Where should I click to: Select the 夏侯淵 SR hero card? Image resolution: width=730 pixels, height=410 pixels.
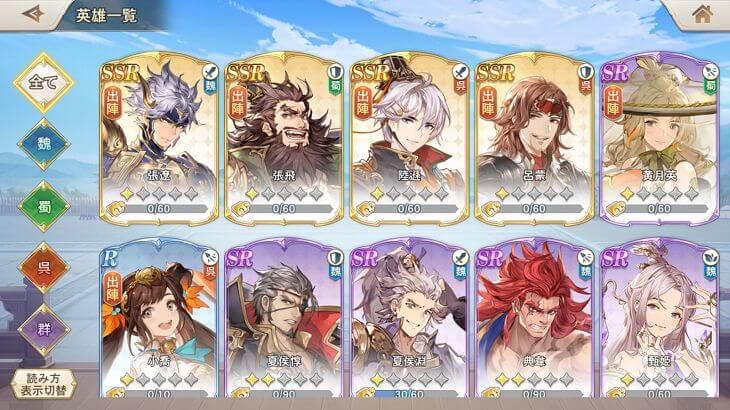(409, 322)
